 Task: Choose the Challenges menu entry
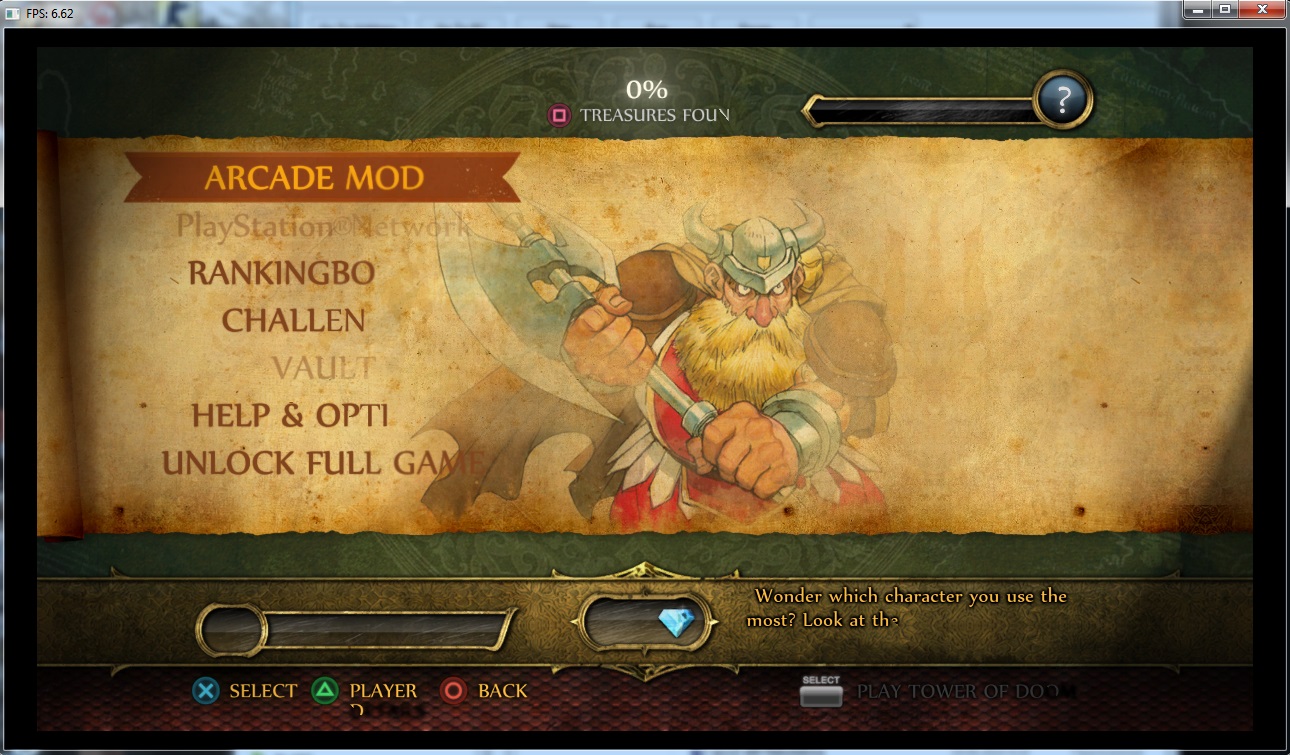coord(293,320)
